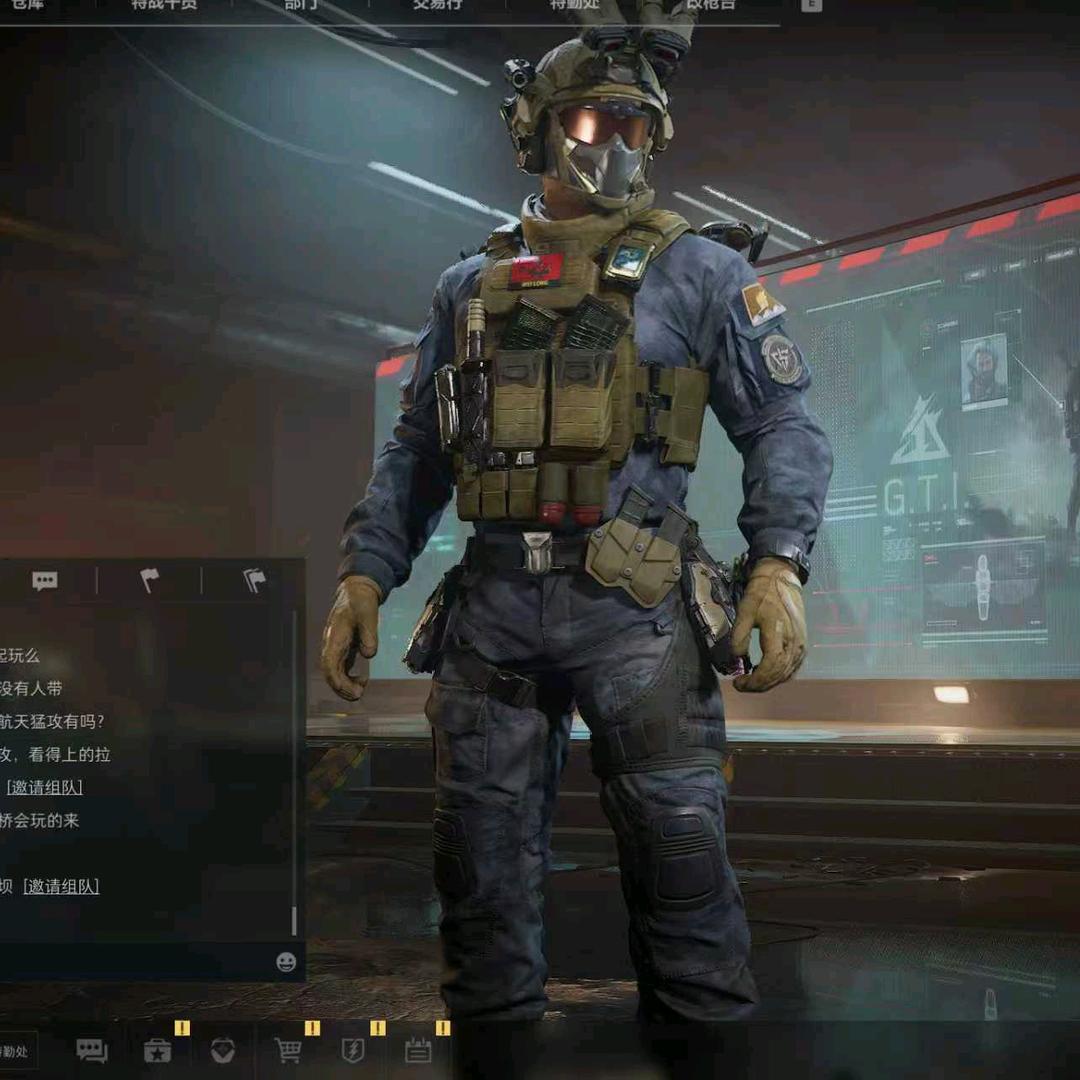Switch to the double flags chat tab

(255, 581)
